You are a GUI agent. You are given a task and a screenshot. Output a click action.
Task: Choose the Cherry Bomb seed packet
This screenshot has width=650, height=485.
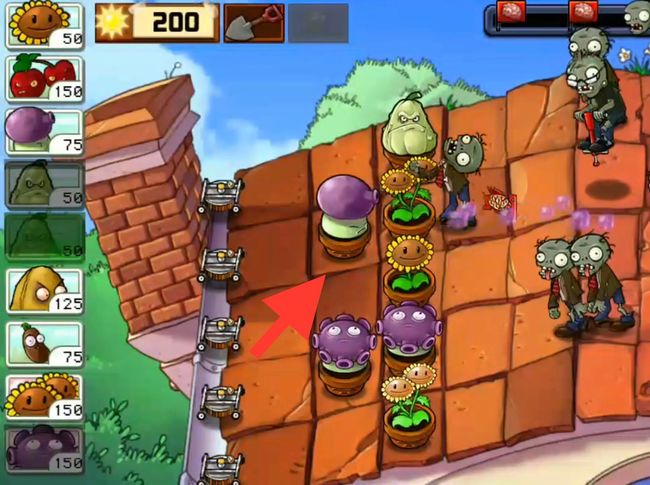coord(44,77)
